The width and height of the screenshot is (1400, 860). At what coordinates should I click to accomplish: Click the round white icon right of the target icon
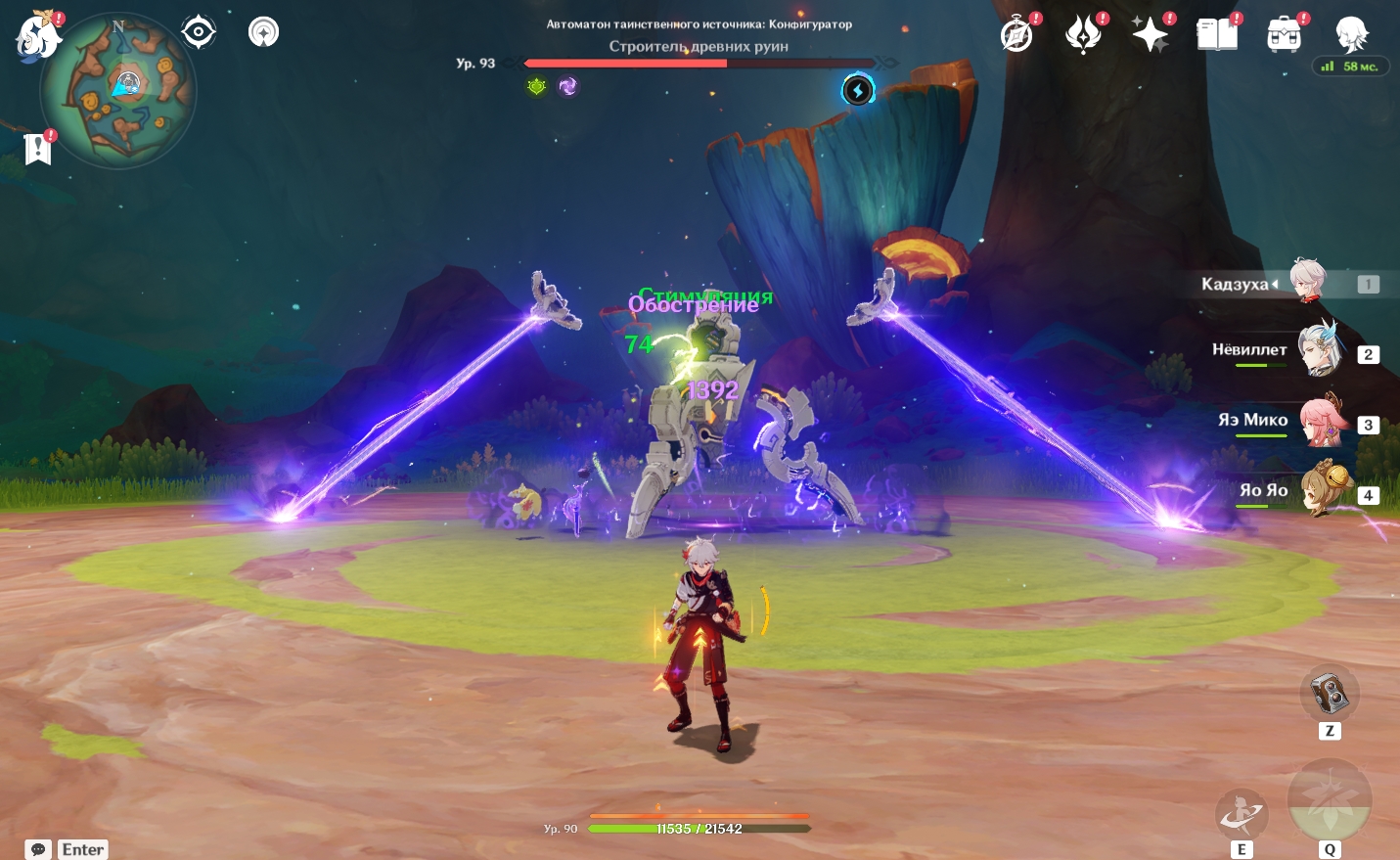click(x=263, y=32)
